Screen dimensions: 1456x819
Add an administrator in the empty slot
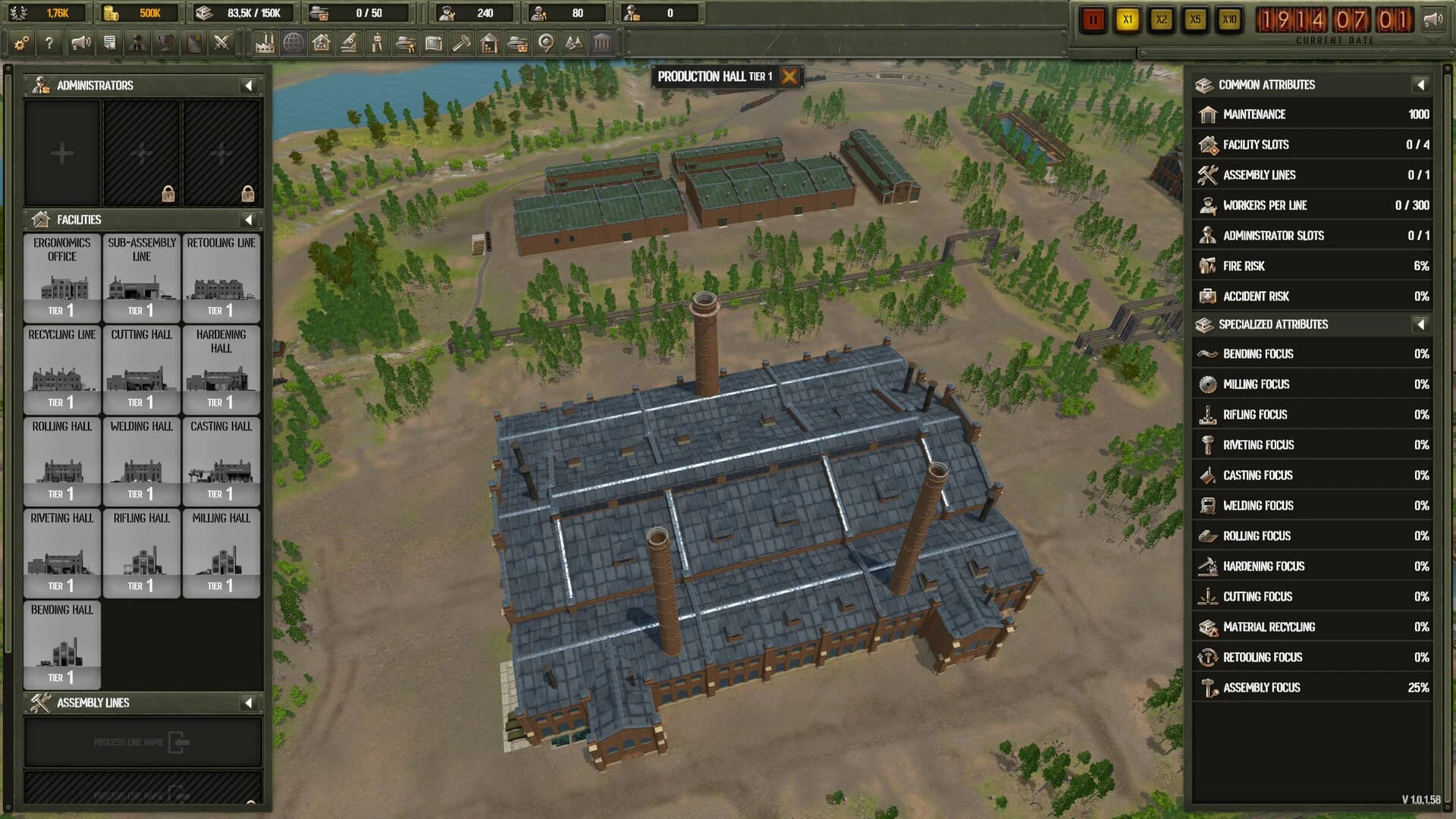tap(62, 152)
